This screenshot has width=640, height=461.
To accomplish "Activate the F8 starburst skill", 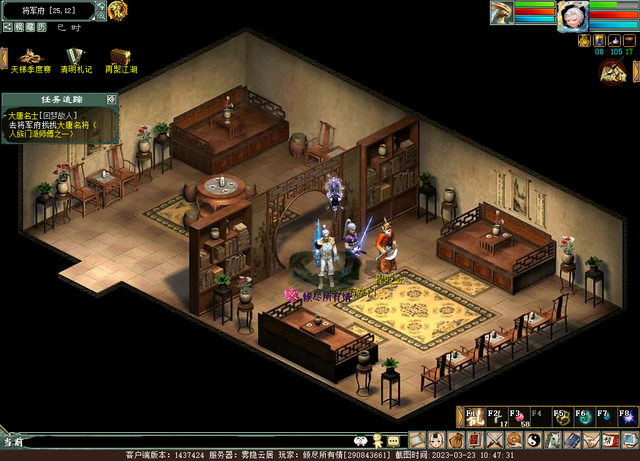I will pyautogui.click(x=627, y=416).
